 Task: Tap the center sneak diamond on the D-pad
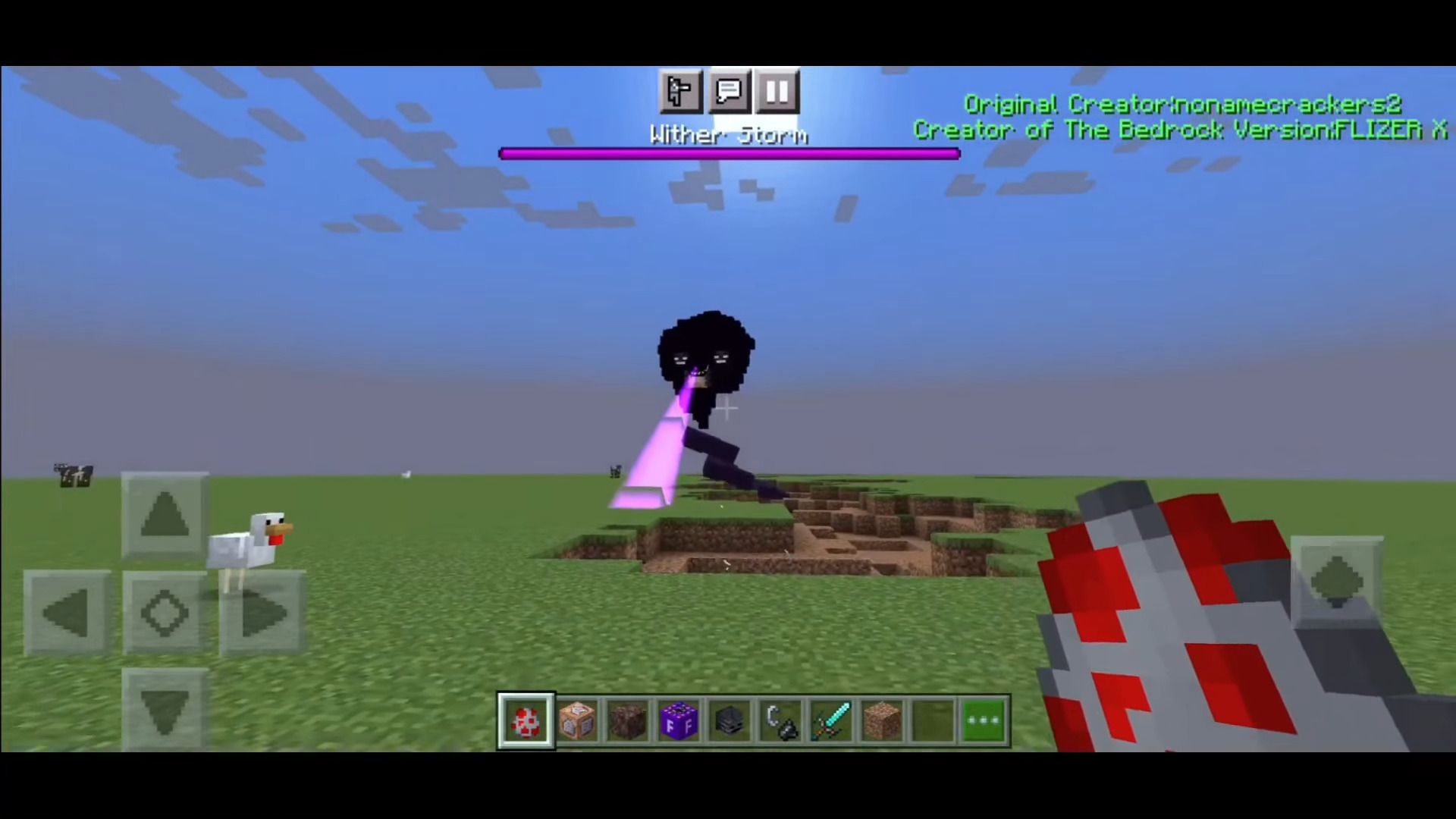tap(165, 613)
